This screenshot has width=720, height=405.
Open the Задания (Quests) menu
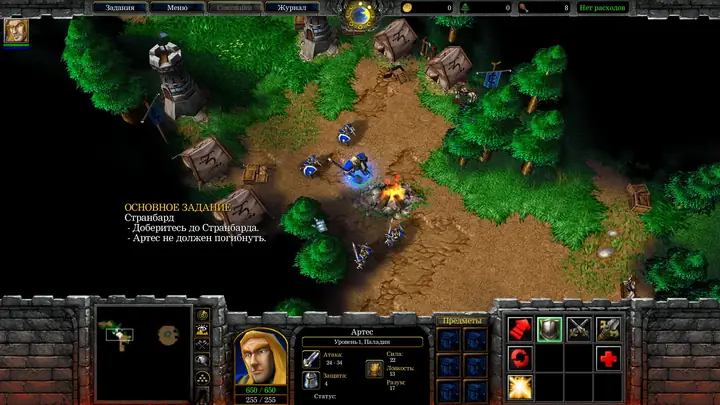pyautogui.click(x=119, y=8)
